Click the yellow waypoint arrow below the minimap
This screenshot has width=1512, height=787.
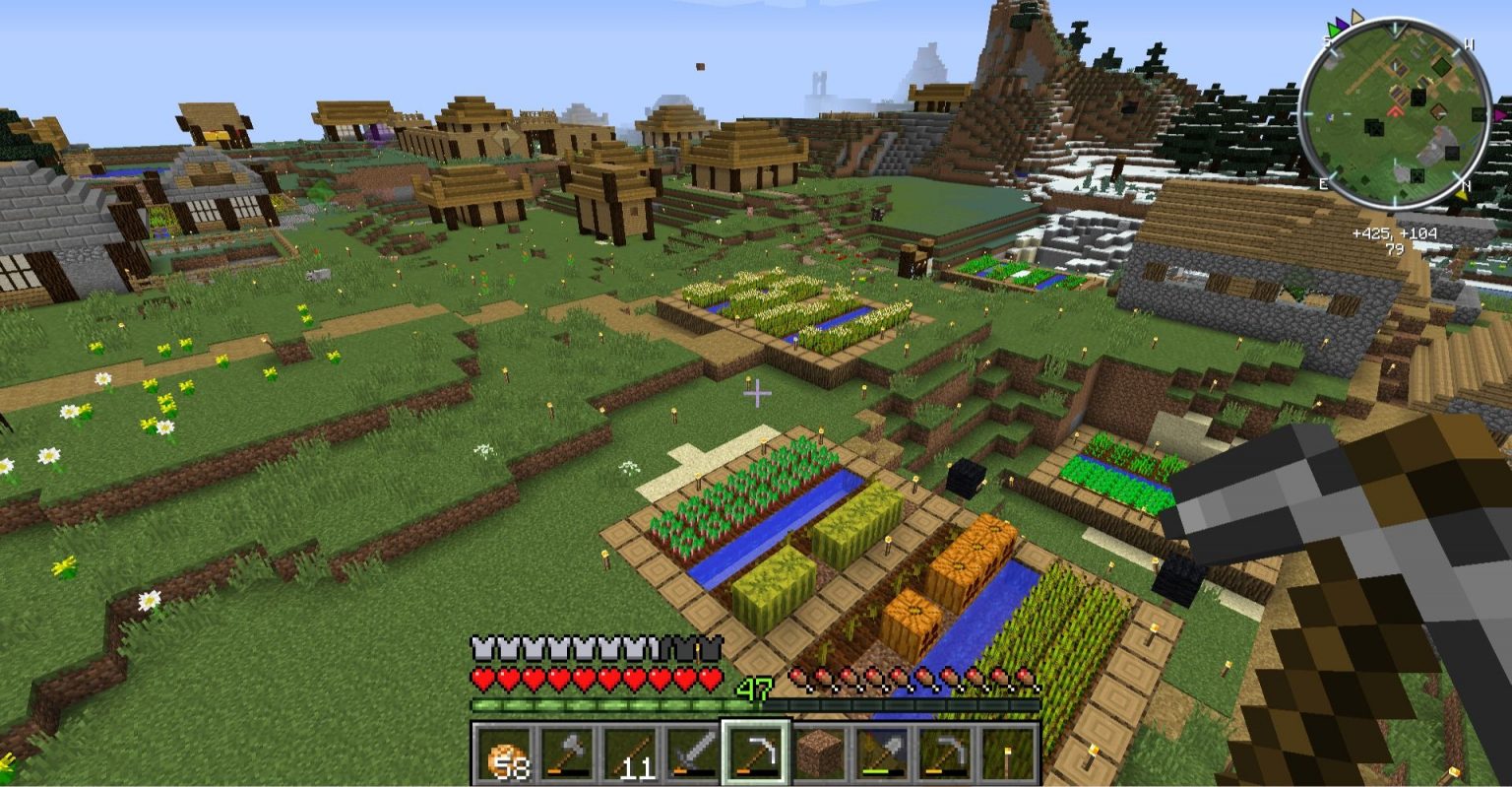tap(1463, 194)
